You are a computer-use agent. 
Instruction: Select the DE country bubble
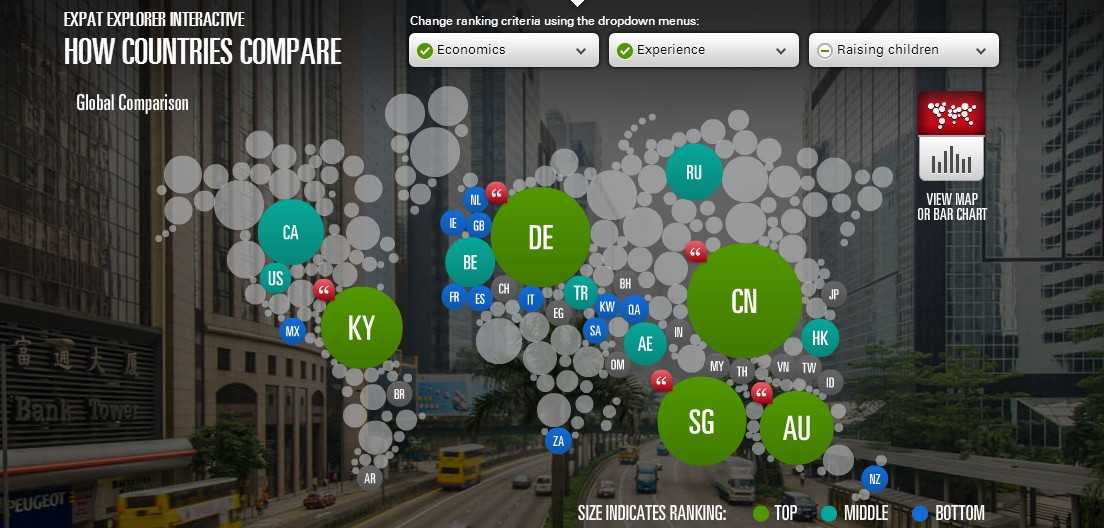click(541, 237)
